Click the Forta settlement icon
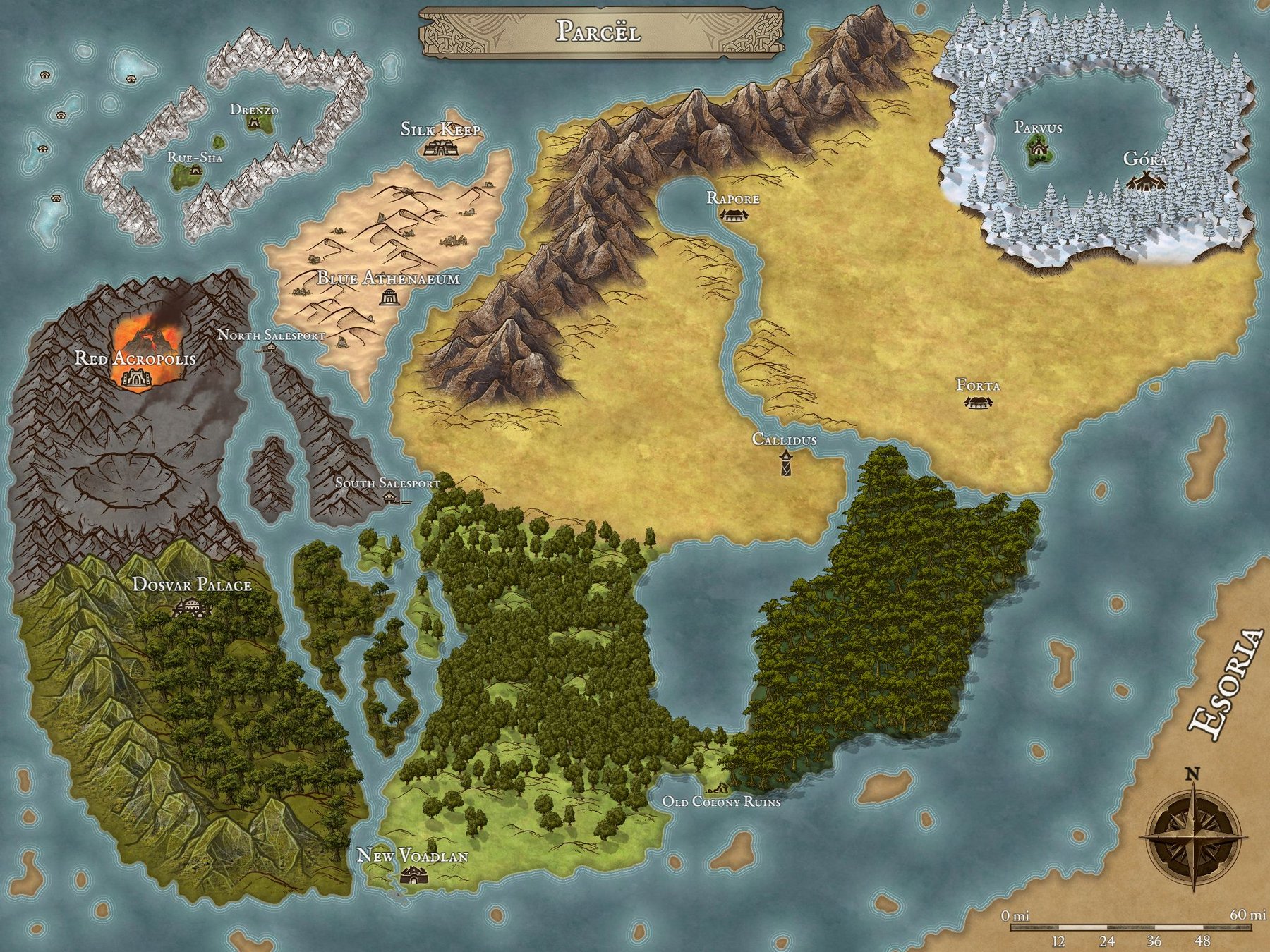The height and width of the screenshot is (952, 1270). [x=978, y=403]
